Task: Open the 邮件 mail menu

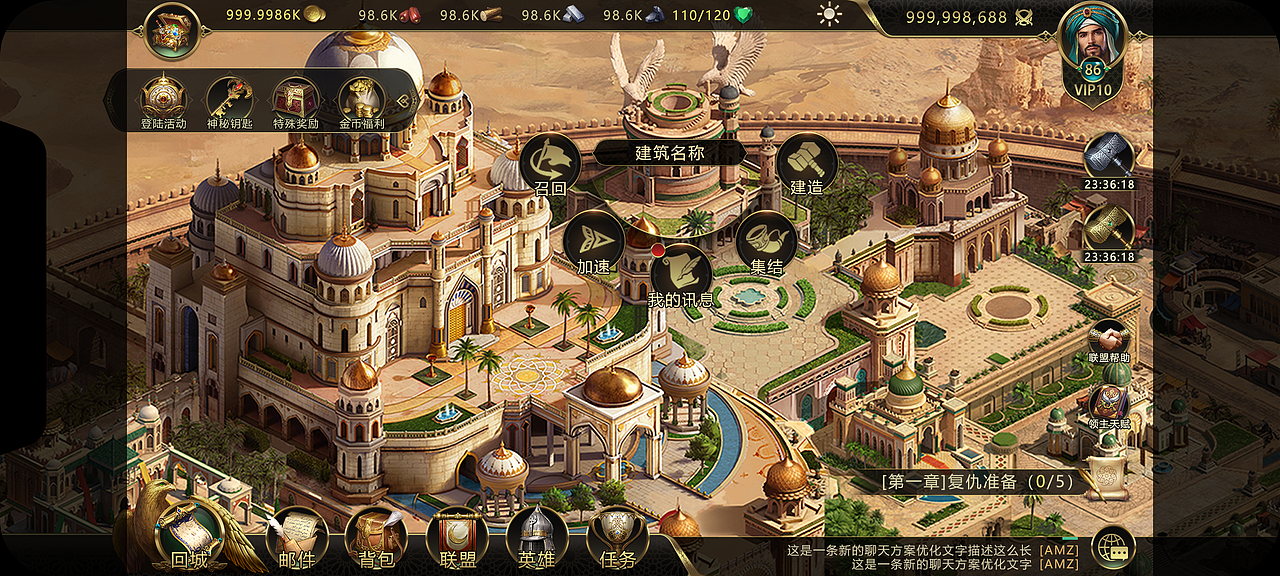Action: 297,537
